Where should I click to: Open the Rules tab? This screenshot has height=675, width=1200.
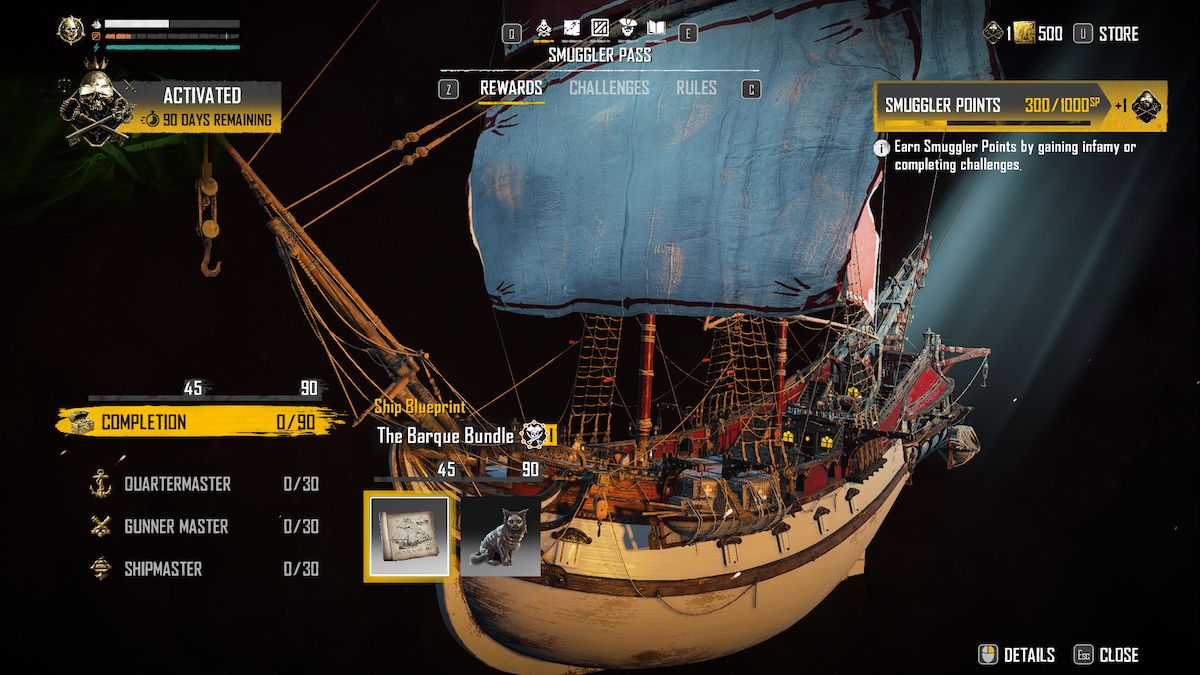coord(696,88)
